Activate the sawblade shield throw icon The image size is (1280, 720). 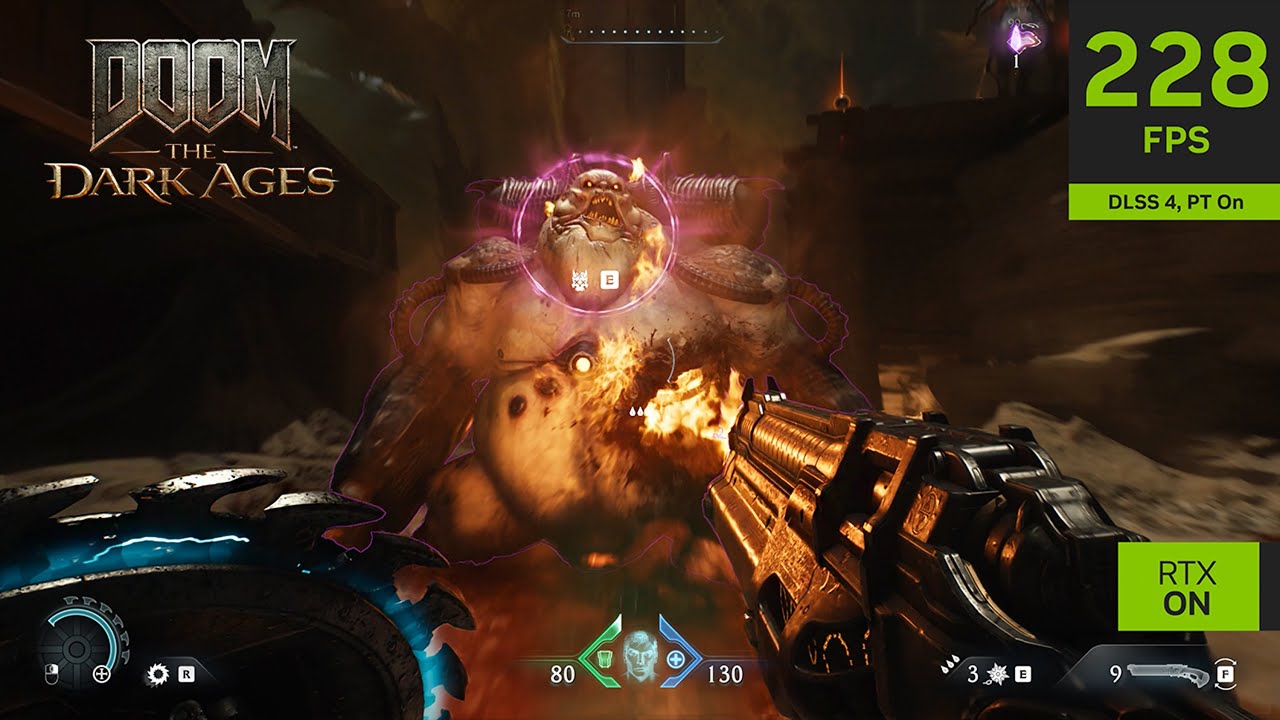(157, 674)
